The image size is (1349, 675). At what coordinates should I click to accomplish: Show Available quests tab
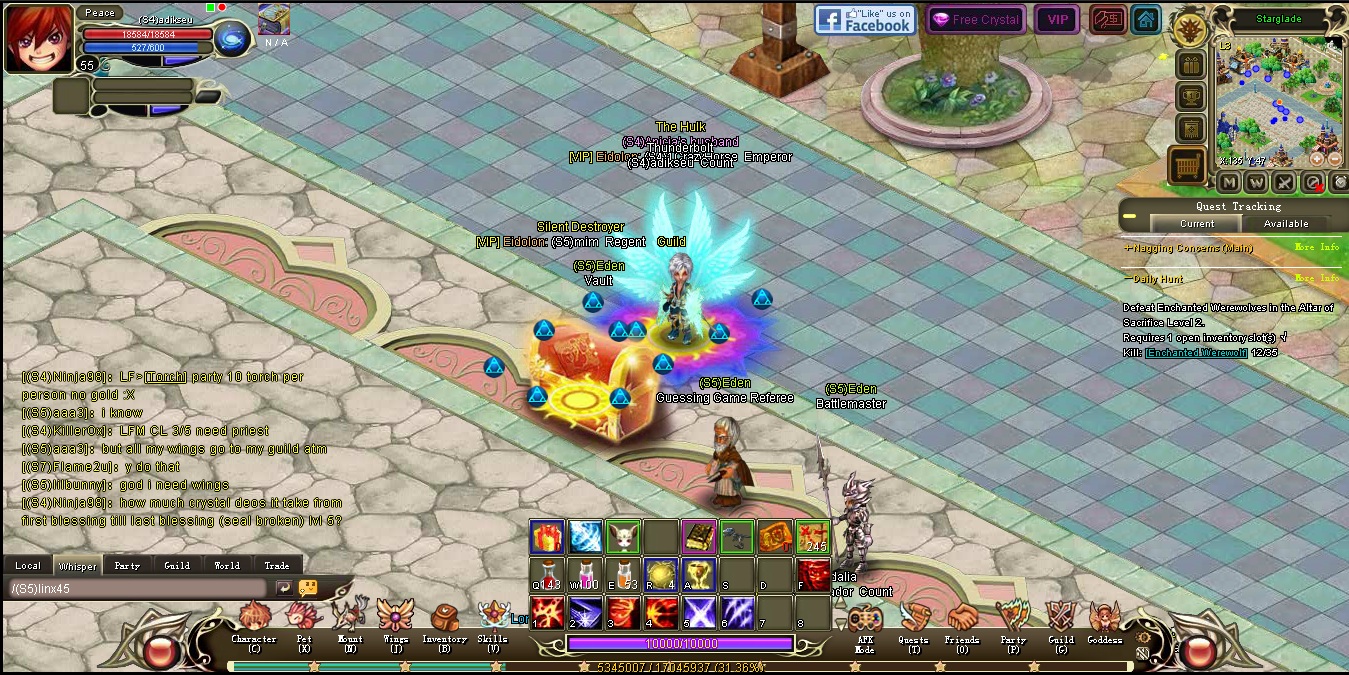[x=1286, y=224]
